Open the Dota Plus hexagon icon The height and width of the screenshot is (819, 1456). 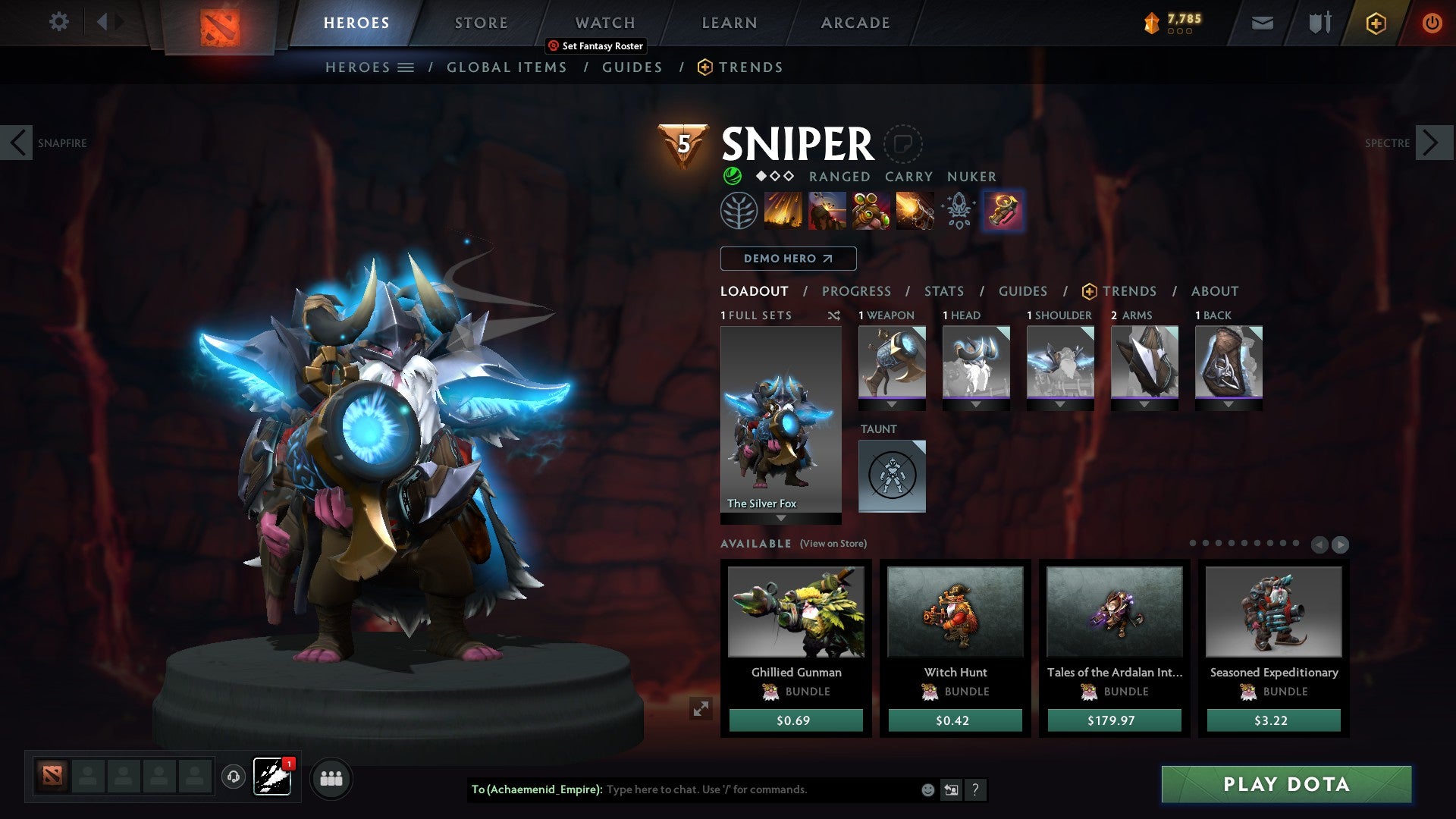(x=1376, y=23)
